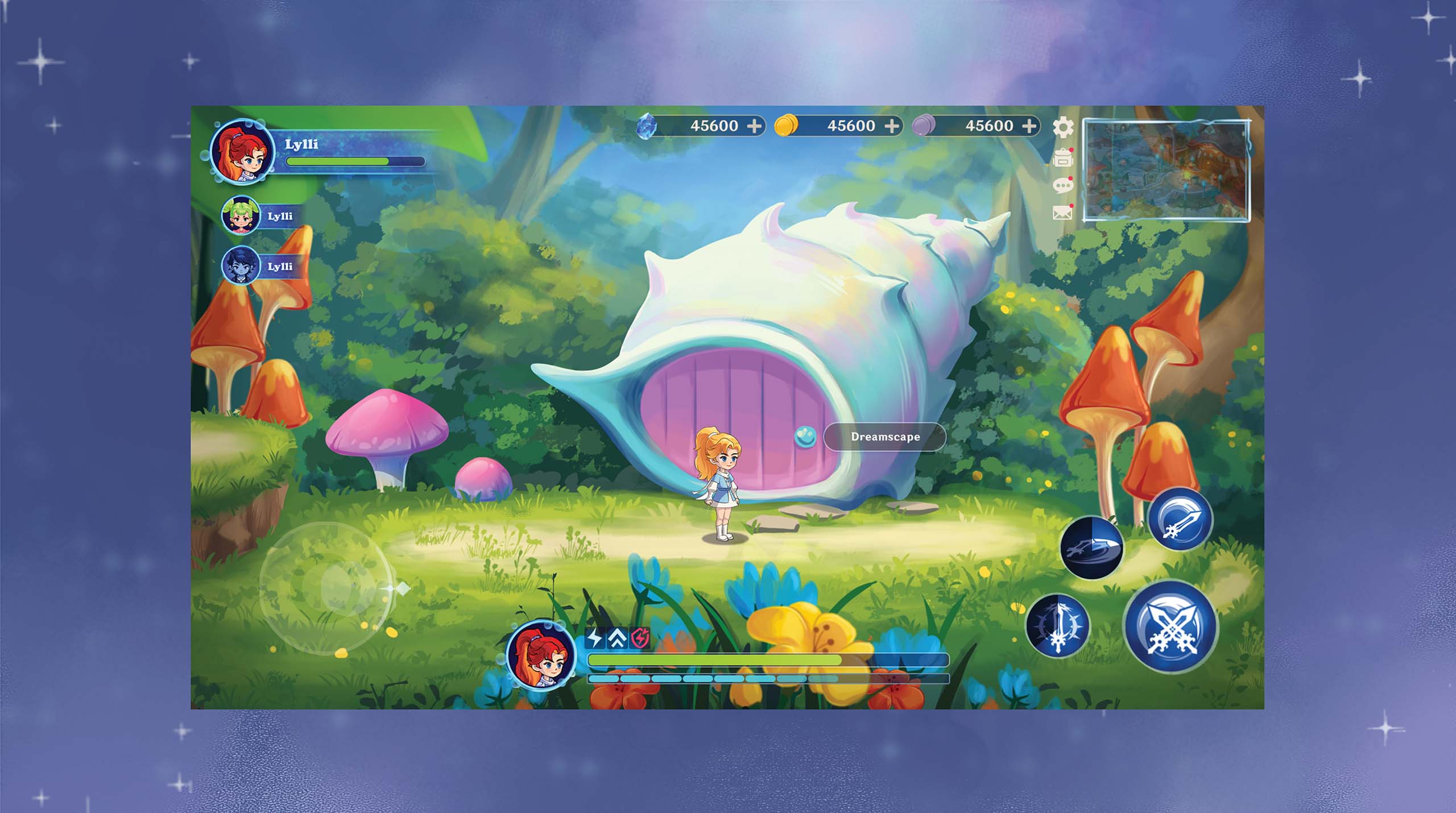Open the mail envelope icon
Image resolution: width=1456 pixels, height=813 pixels.
(1062, 213)
